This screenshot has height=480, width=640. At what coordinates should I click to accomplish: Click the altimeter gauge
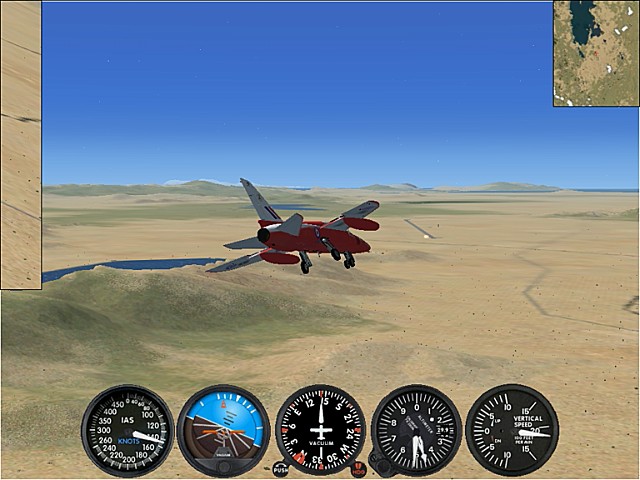click(416, 430)
